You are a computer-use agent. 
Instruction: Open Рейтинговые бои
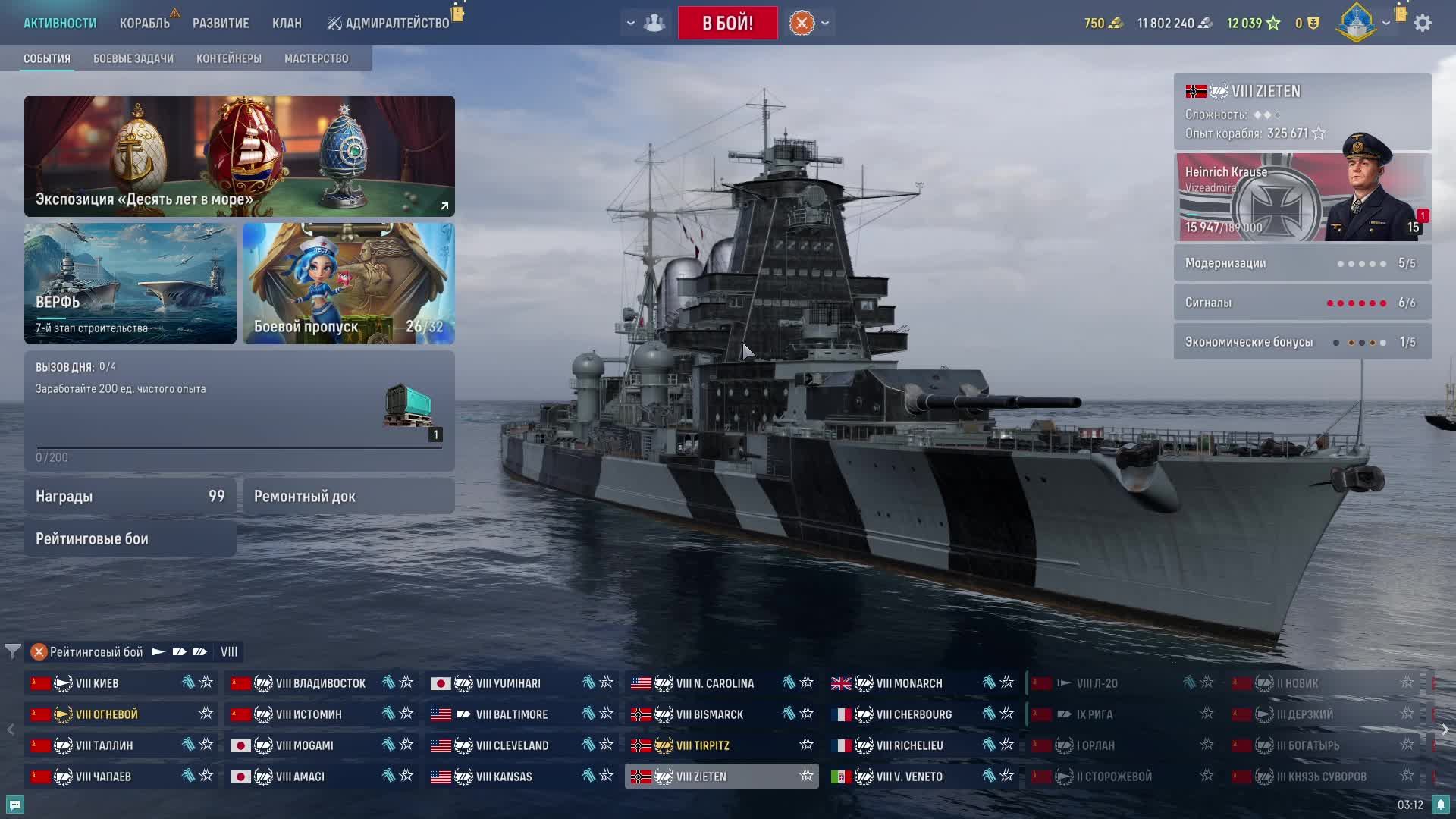click(130, 538)
